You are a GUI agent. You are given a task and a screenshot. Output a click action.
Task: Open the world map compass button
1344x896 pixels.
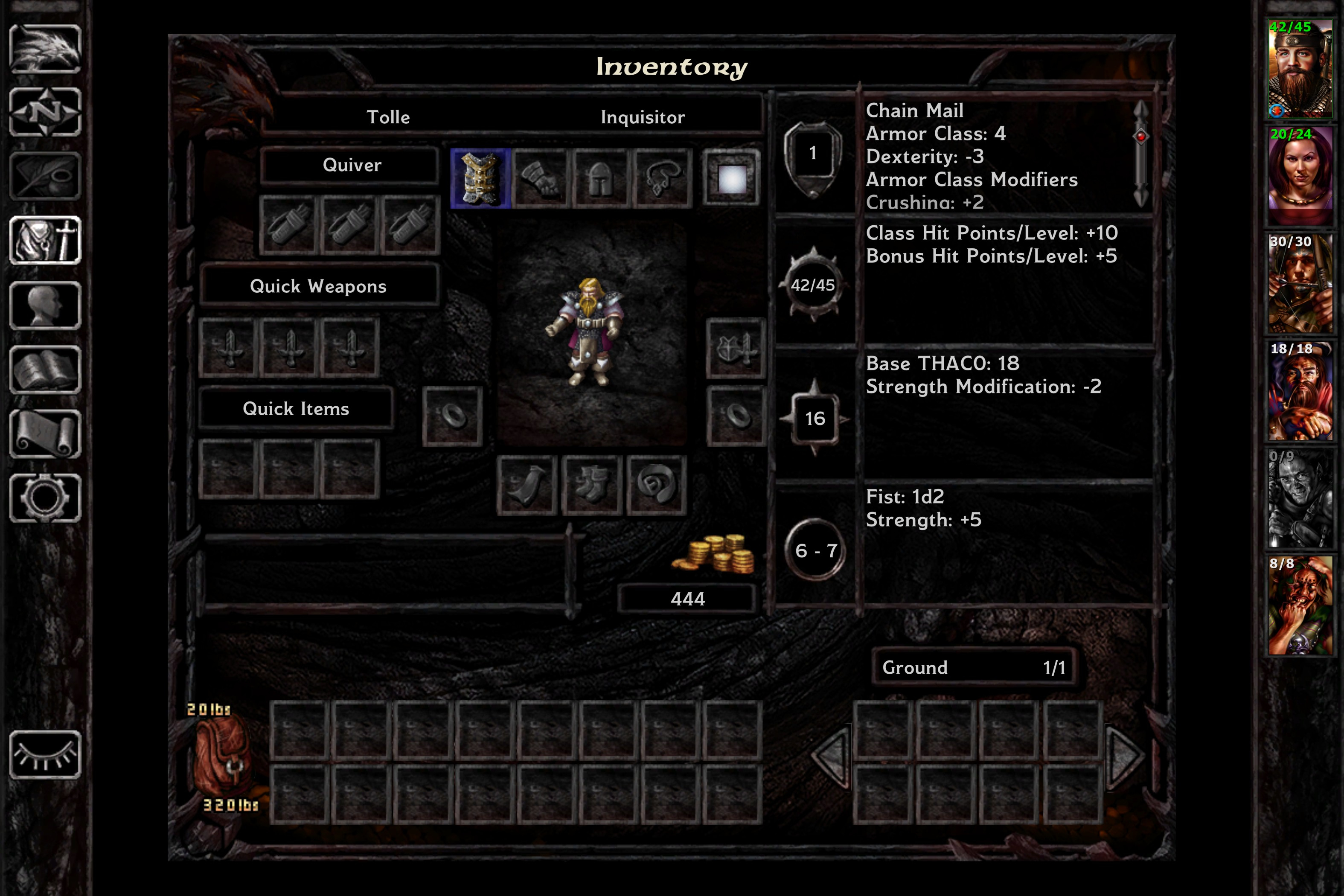[x=45, y=112]
